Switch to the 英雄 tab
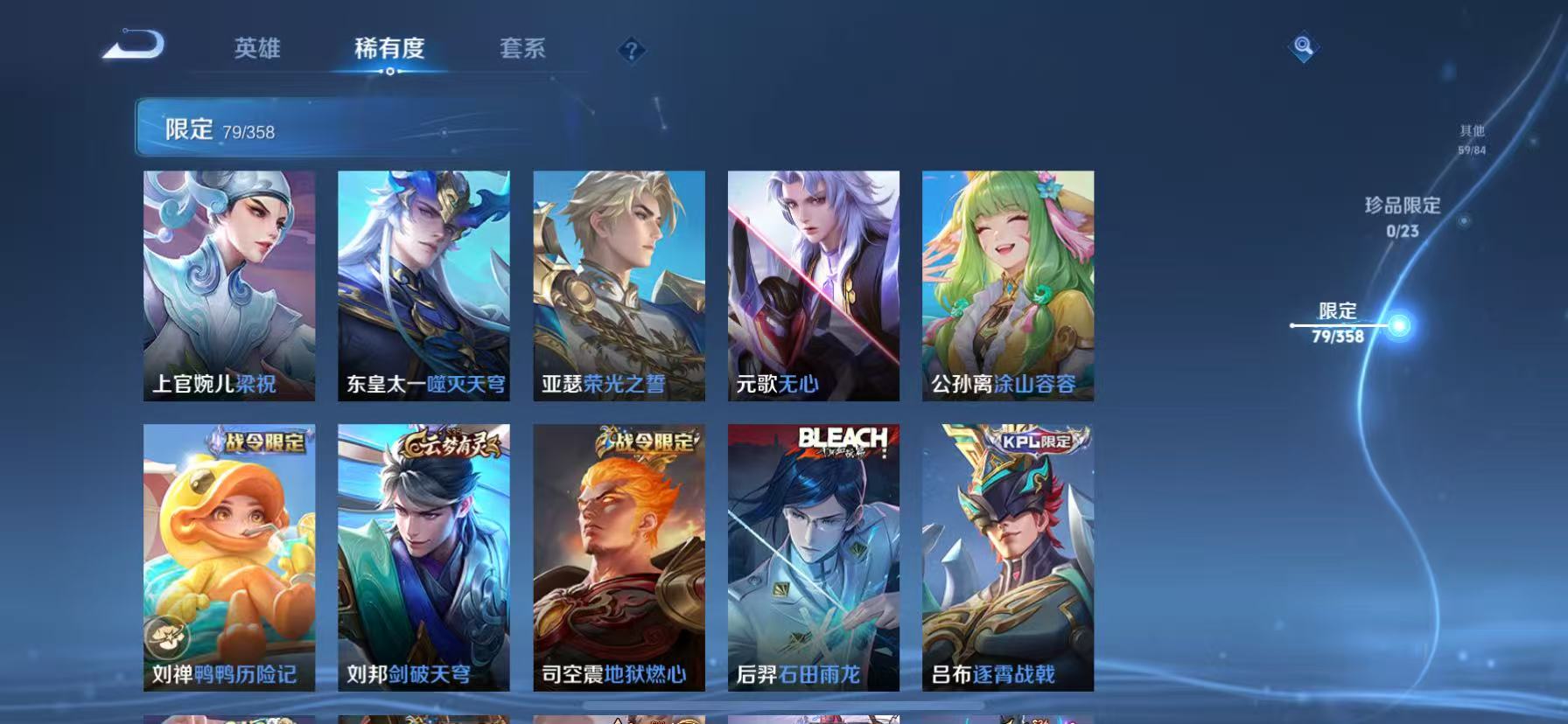Screen dimensions: 1568x724 coord(258,50)
